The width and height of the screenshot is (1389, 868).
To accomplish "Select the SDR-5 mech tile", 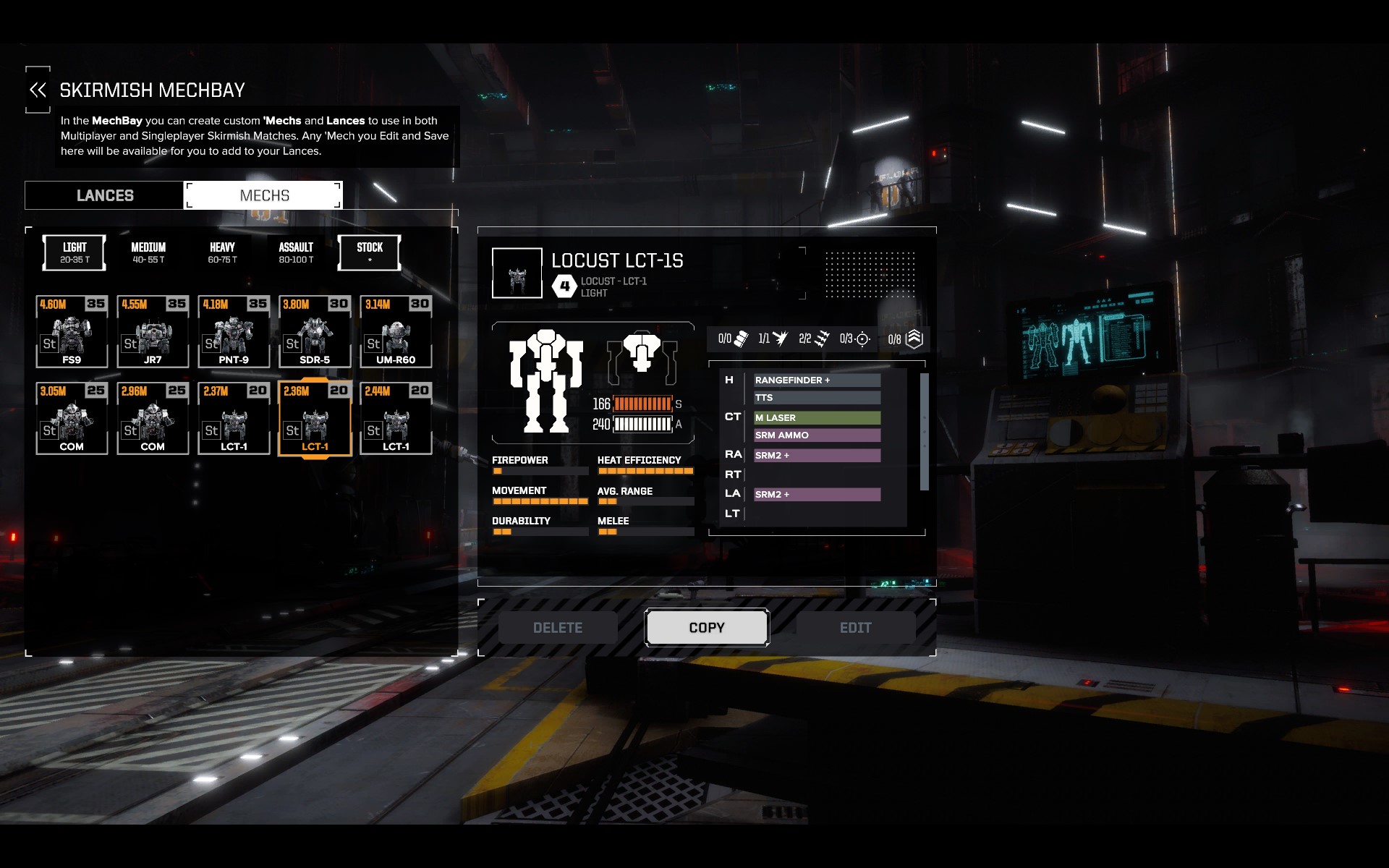I will coord(315,332).
